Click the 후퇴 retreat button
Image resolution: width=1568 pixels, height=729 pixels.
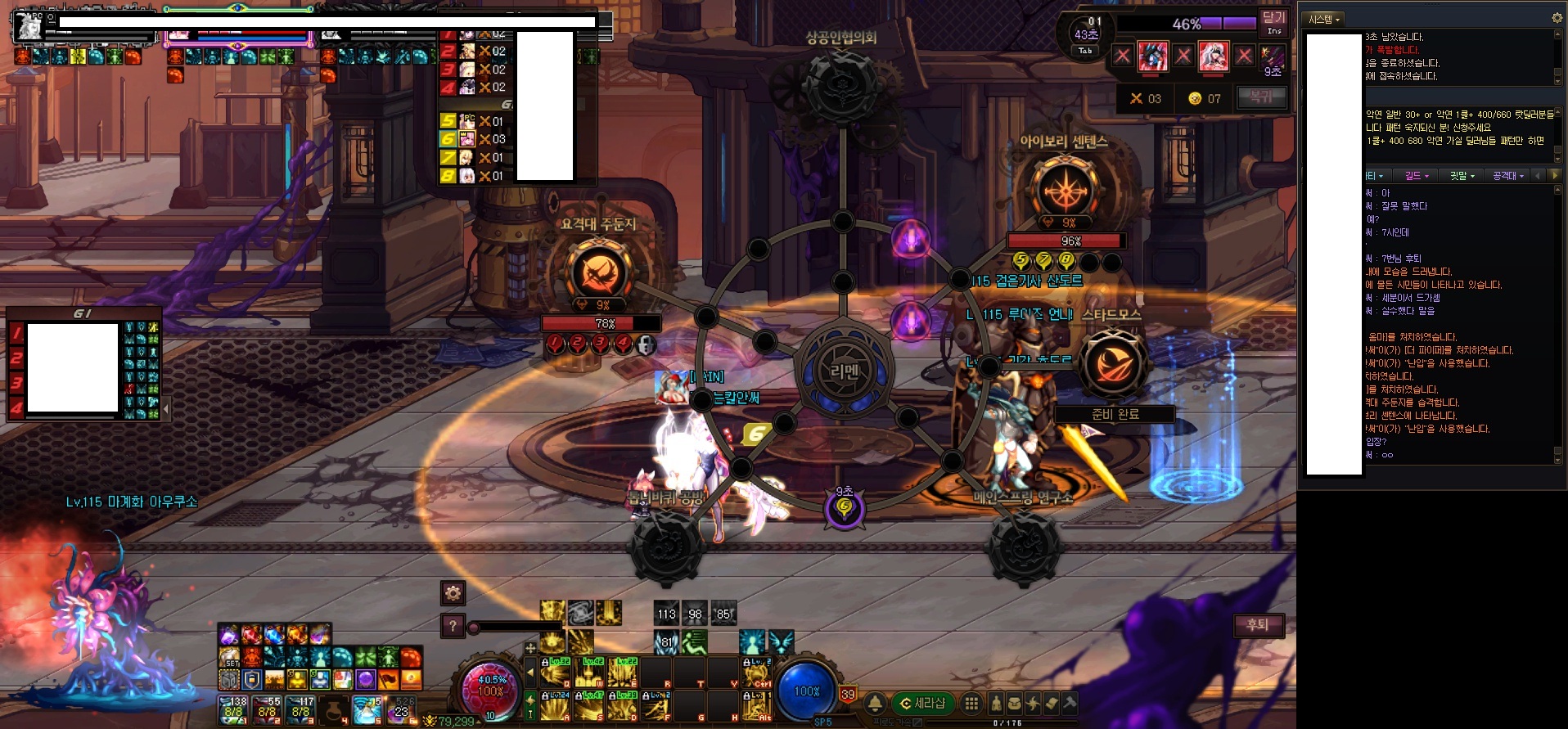click(x=1258, y=625)
